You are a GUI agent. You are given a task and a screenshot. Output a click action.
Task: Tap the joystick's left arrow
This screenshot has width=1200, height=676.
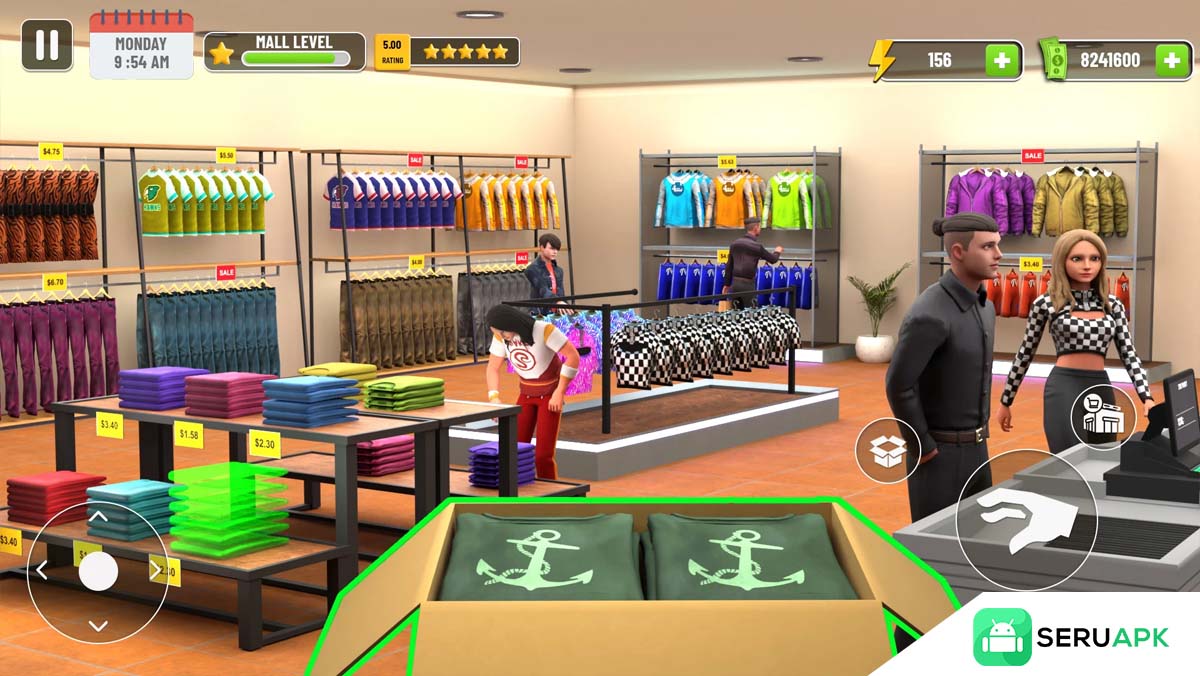point(42,571)
